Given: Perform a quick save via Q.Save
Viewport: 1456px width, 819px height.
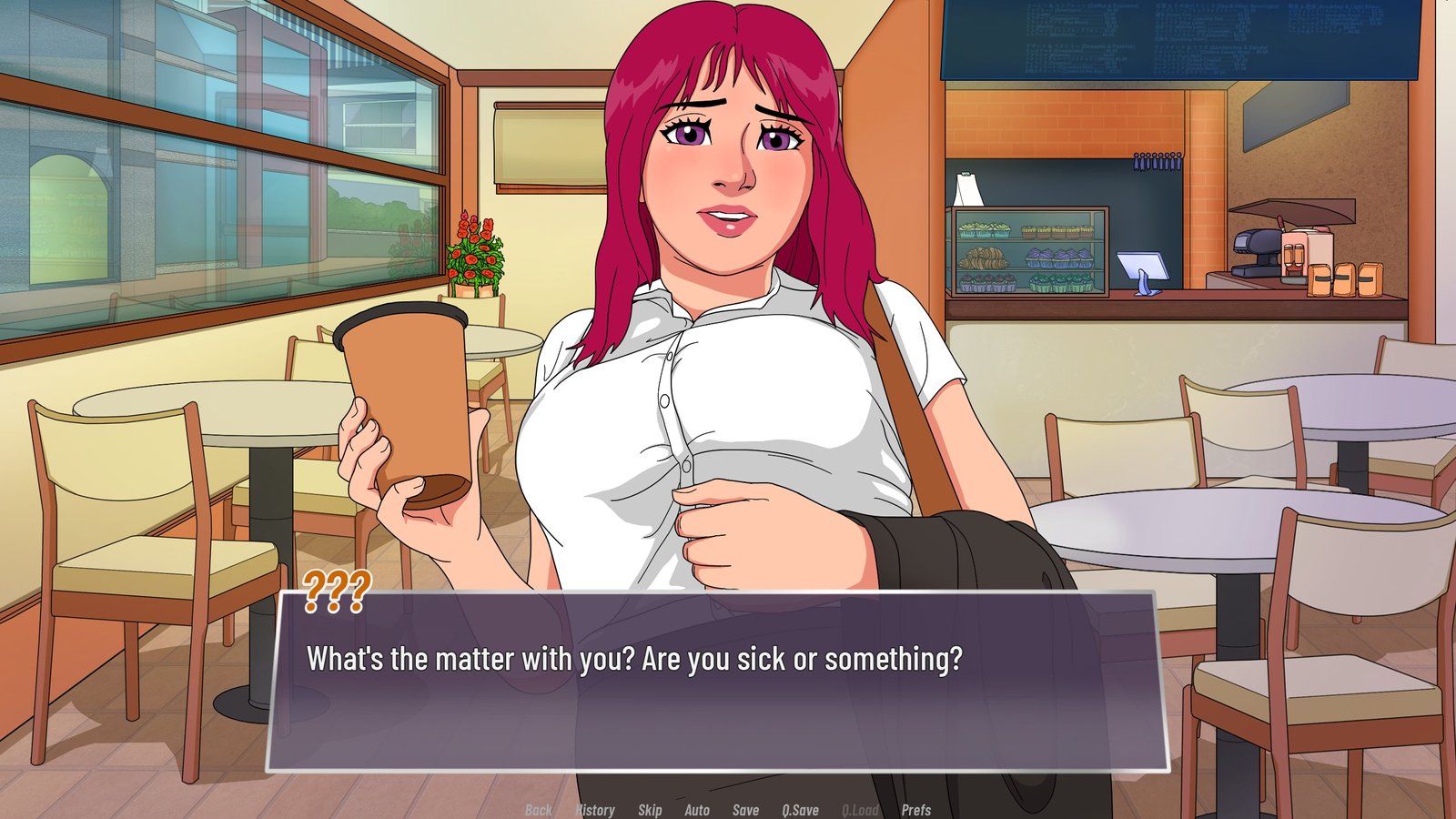Looking at the screenshot, I should [x=798, y=809].
